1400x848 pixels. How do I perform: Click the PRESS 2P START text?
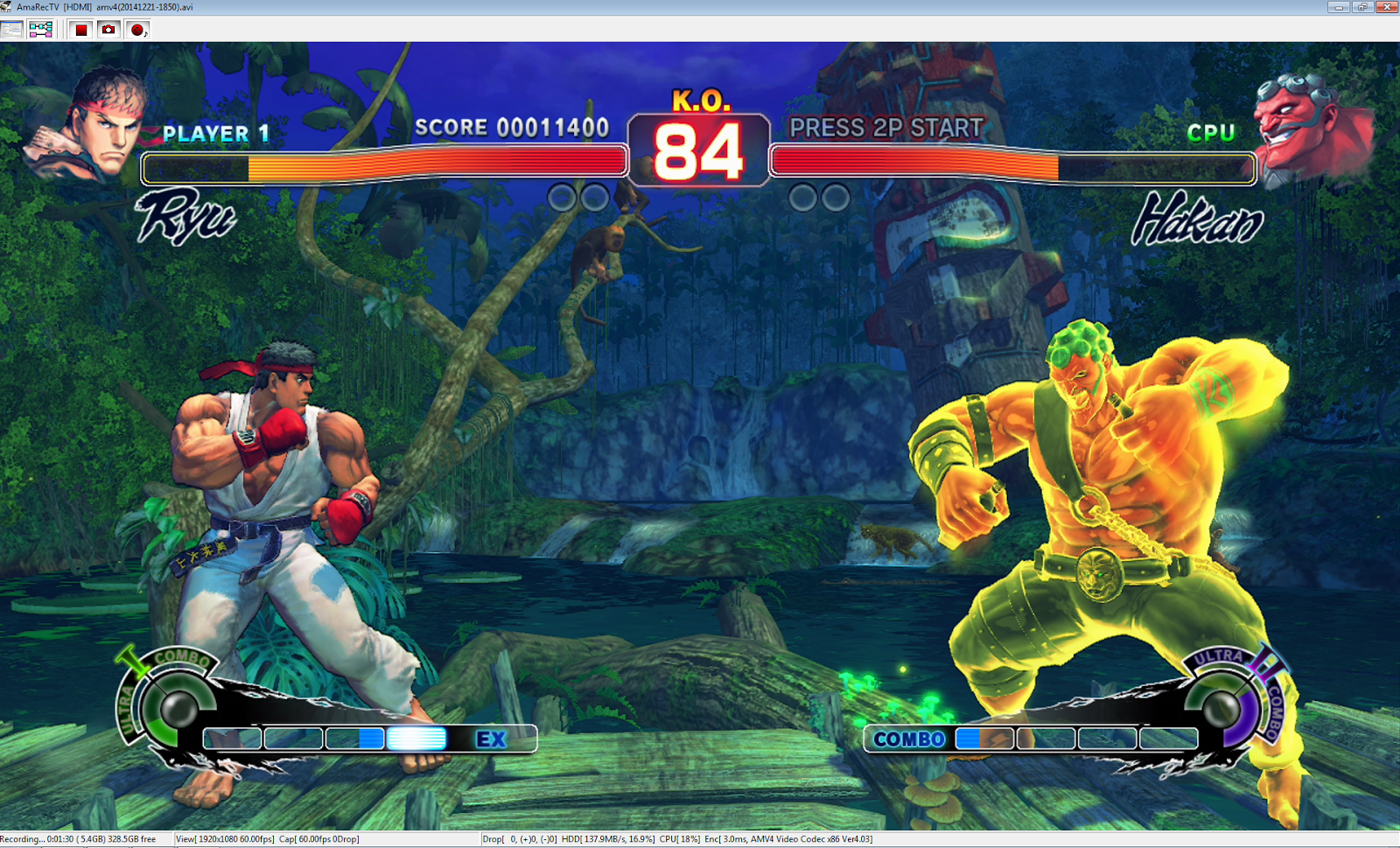[x=885, y=128]
